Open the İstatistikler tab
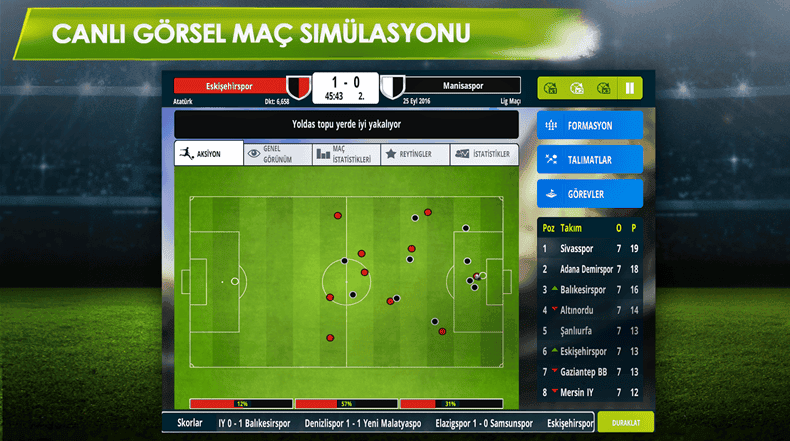This screenshot has width=790, height=441. [484, 153]
